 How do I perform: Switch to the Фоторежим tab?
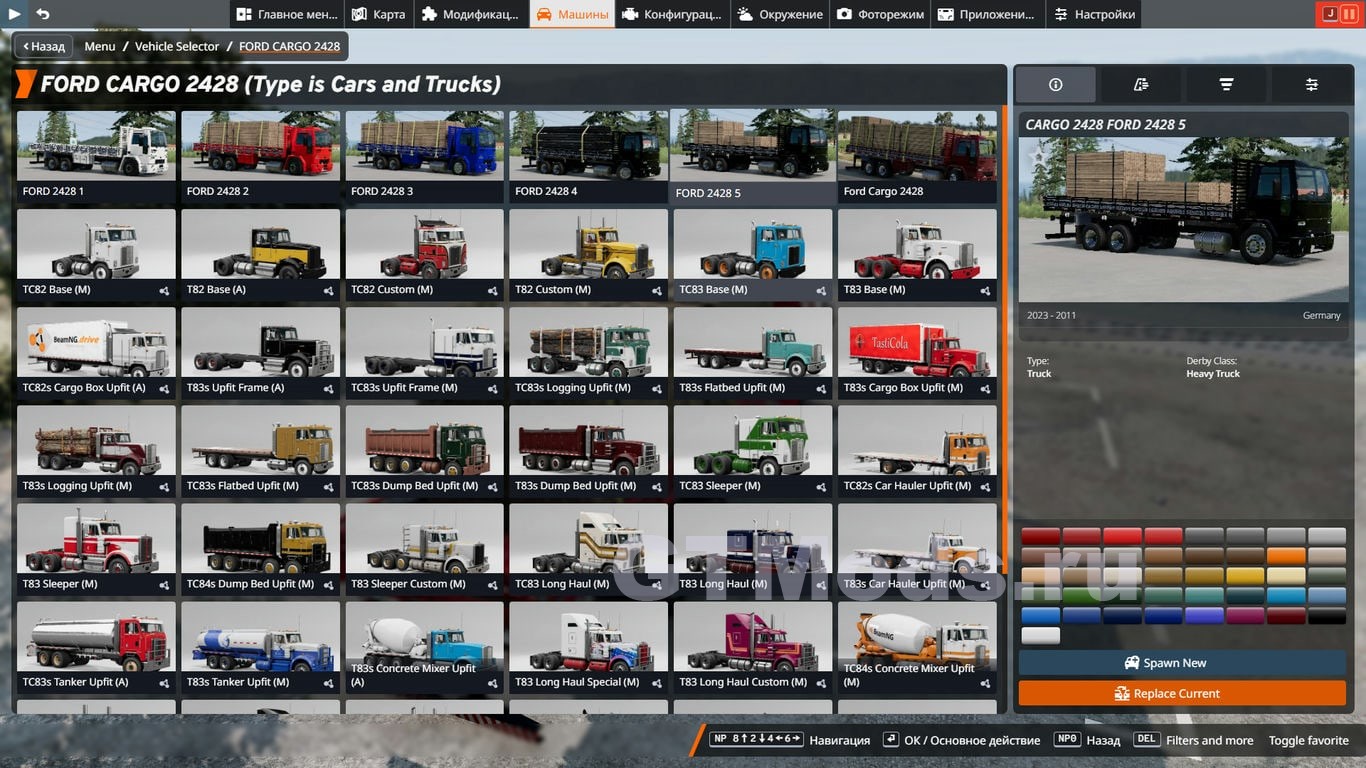[x=880, y=14]
